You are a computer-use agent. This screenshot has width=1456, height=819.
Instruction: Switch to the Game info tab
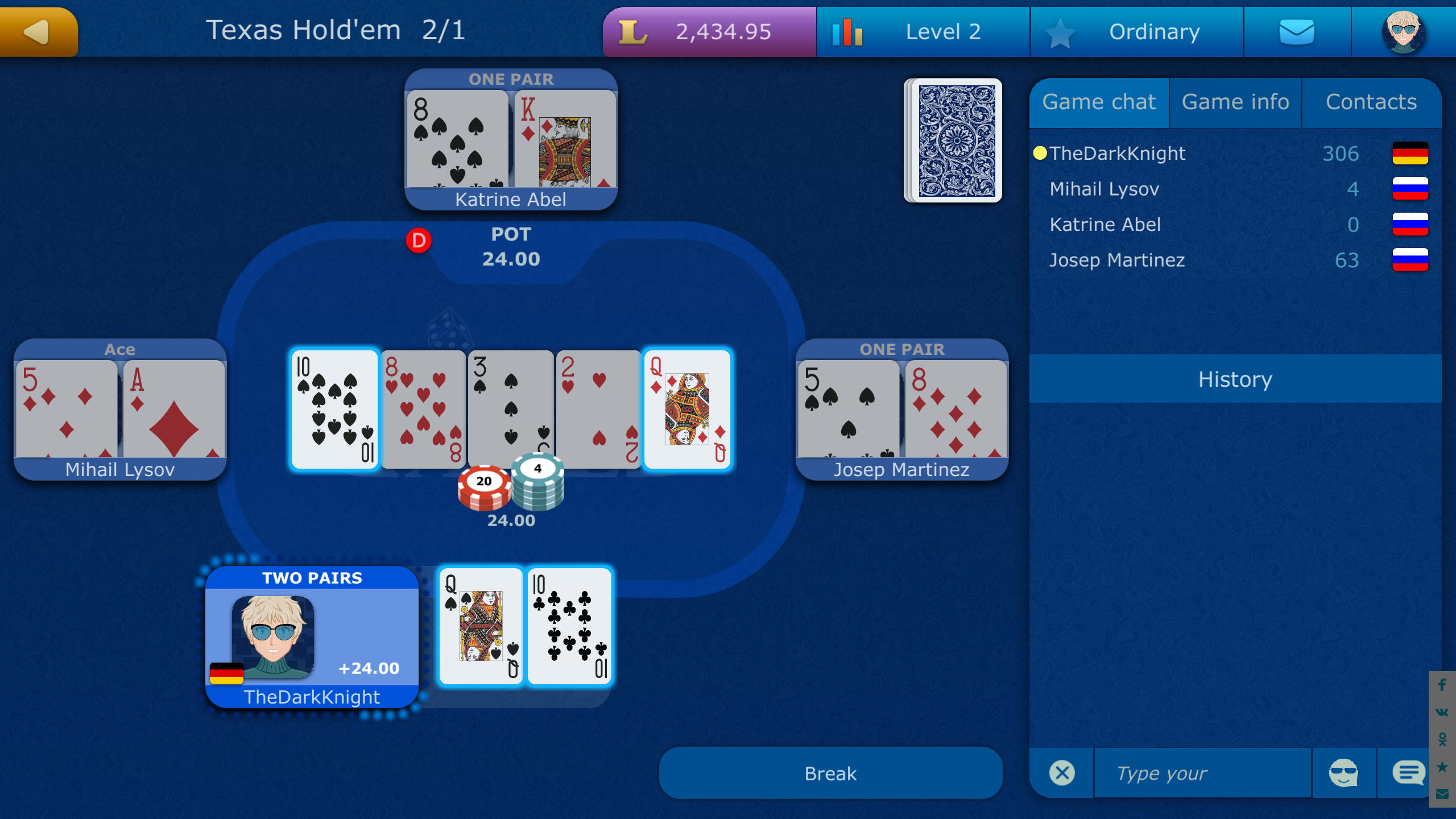[1235, 102]
